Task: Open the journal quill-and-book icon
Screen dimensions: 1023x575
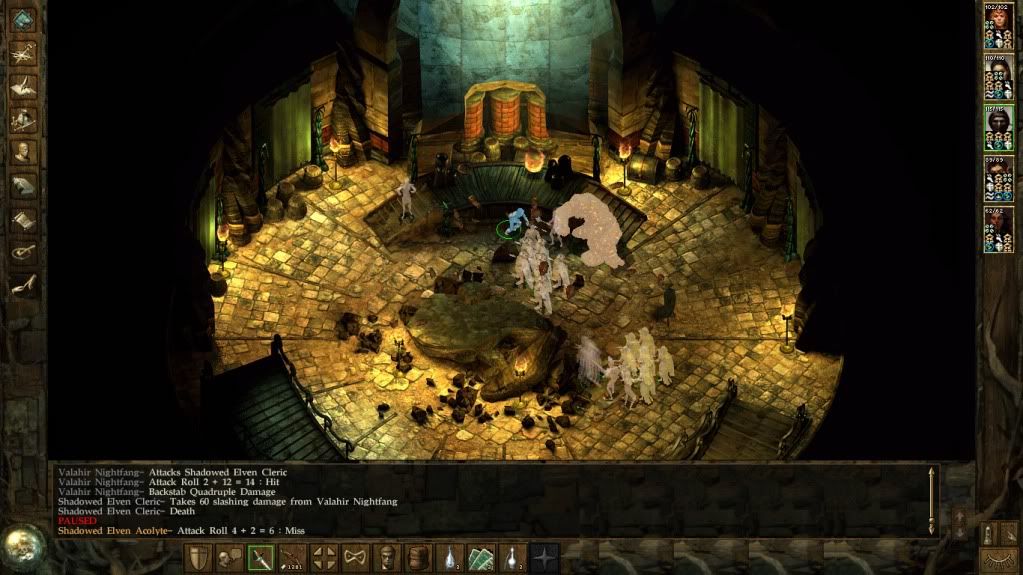Action: [23, 86]
